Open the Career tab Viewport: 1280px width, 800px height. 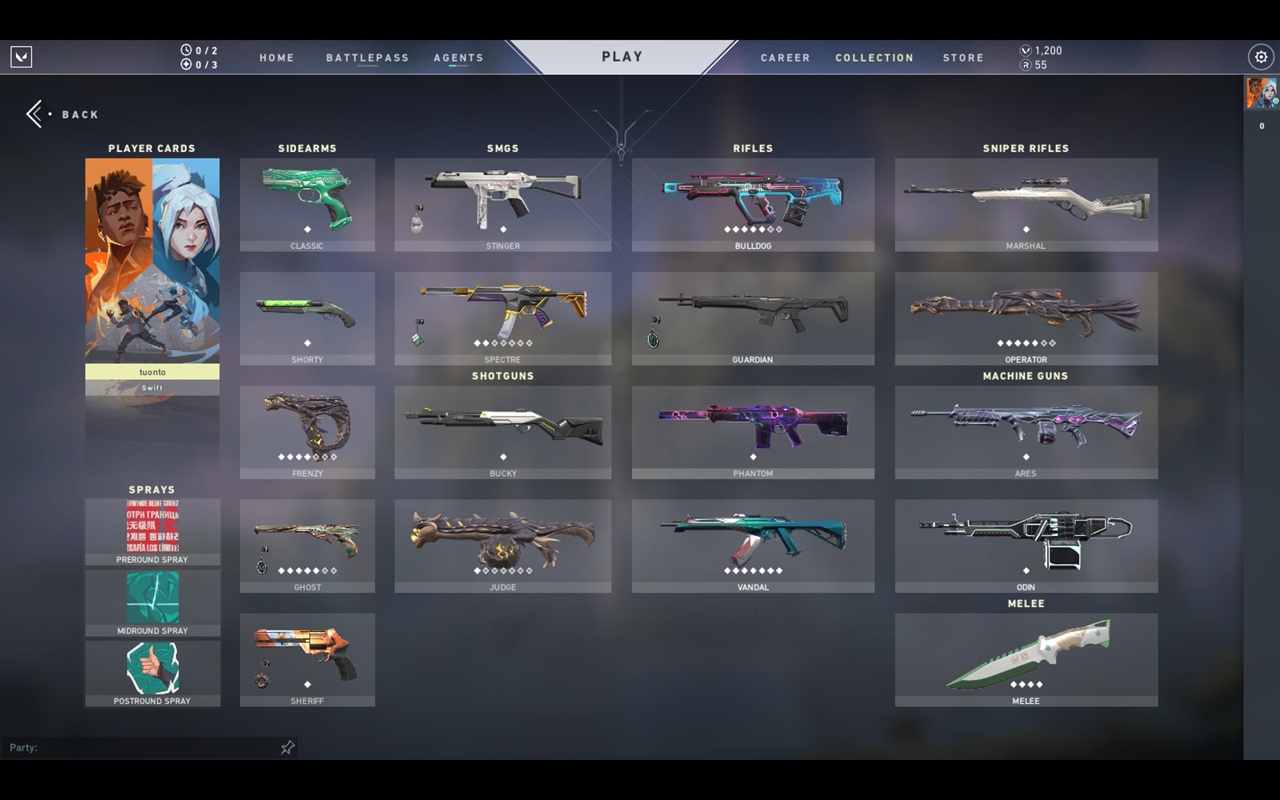click(x=785, y=58)
